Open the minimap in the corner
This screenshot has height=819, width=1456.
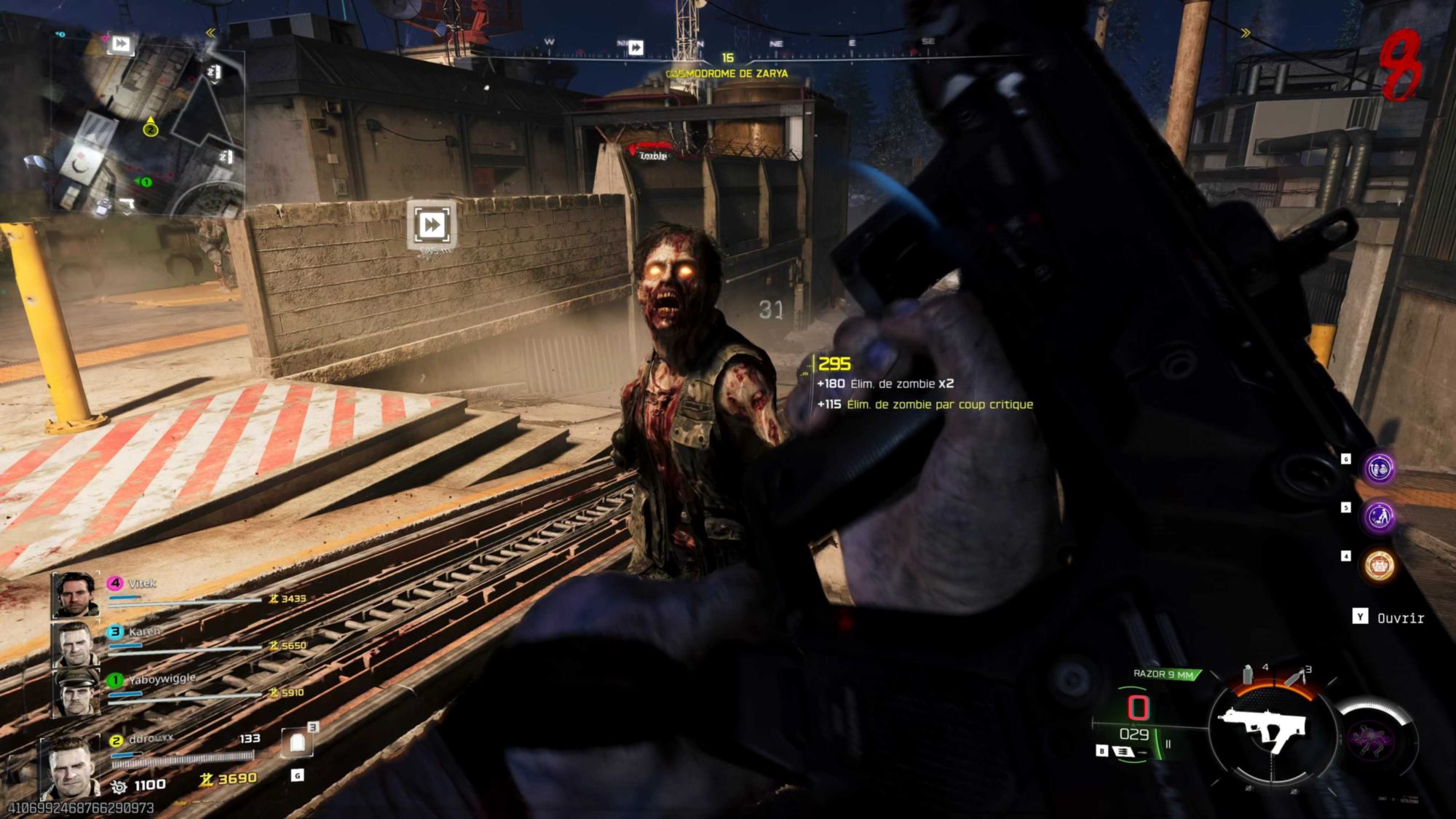click(x=146, y=124)
